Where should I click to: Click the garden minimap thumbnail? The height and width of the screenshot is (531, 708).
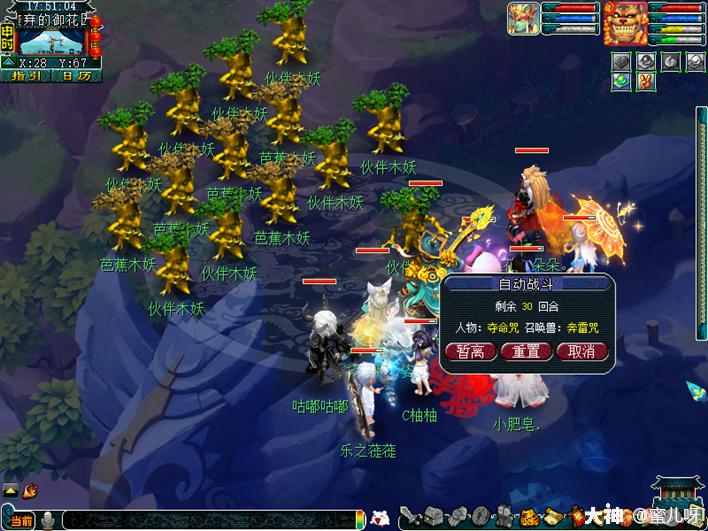point(52,42)
